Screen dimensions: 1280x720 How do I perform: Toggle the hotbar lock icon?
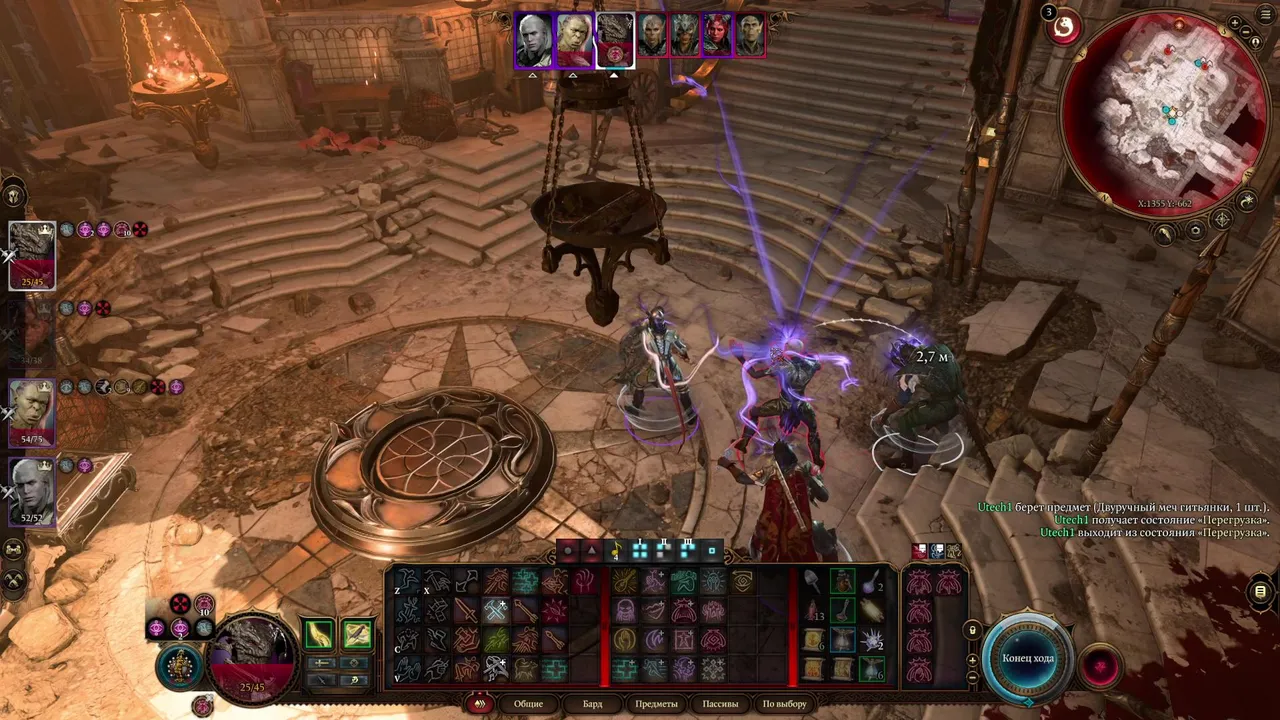point(972,630)
